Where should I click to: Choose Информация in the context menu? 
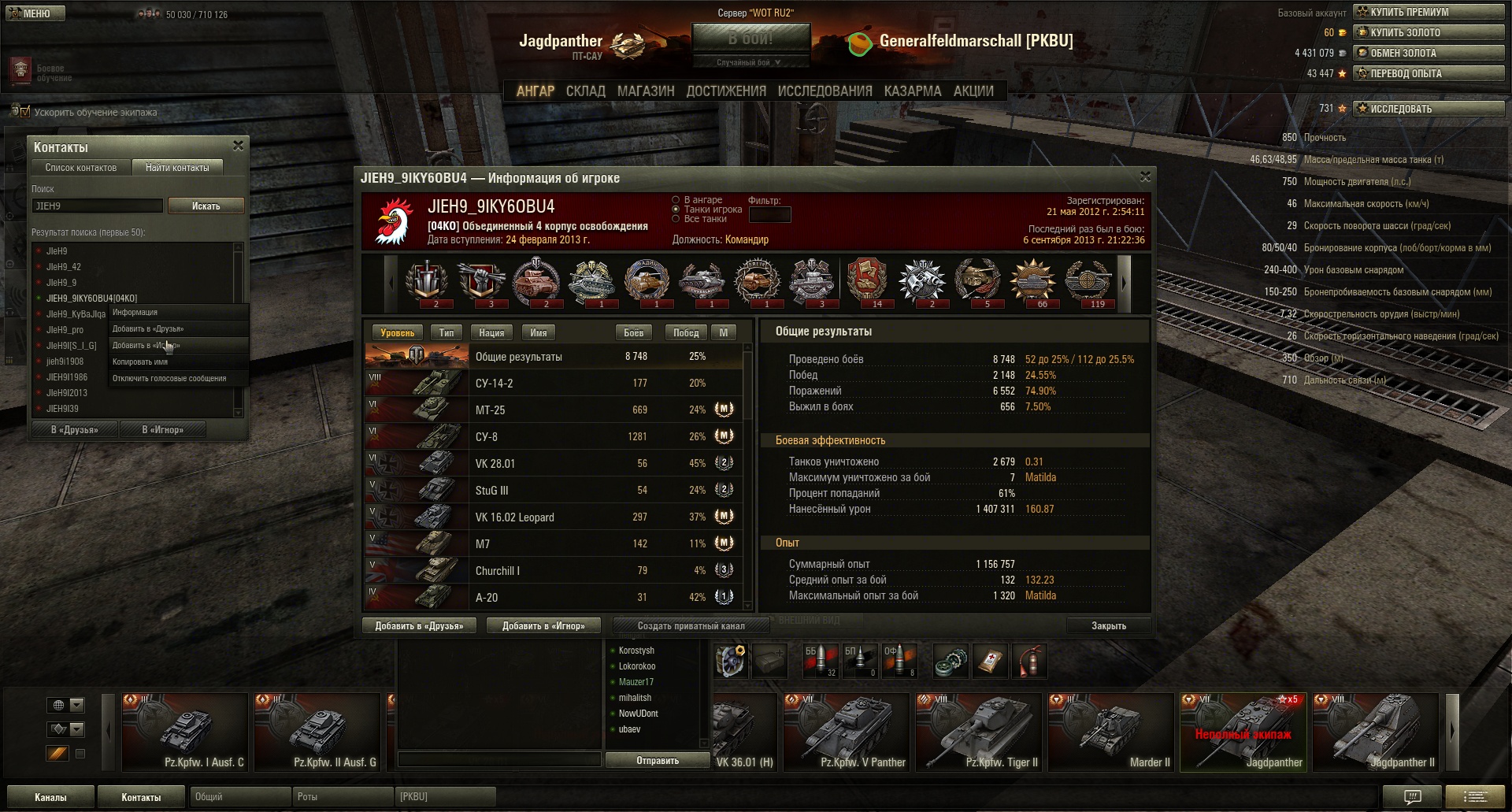135,313
